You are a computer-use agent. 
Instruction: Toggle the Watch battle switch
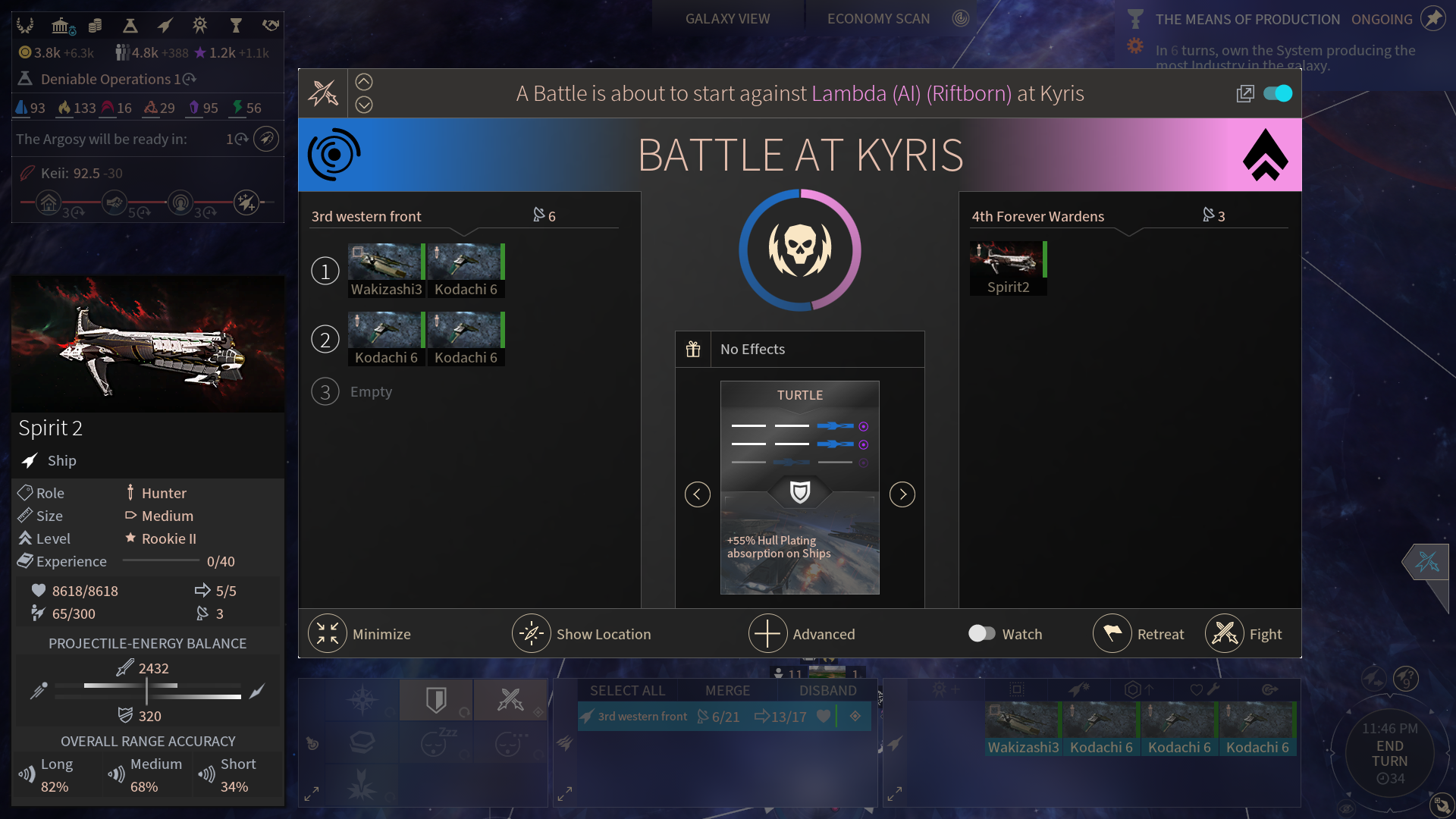982,633
